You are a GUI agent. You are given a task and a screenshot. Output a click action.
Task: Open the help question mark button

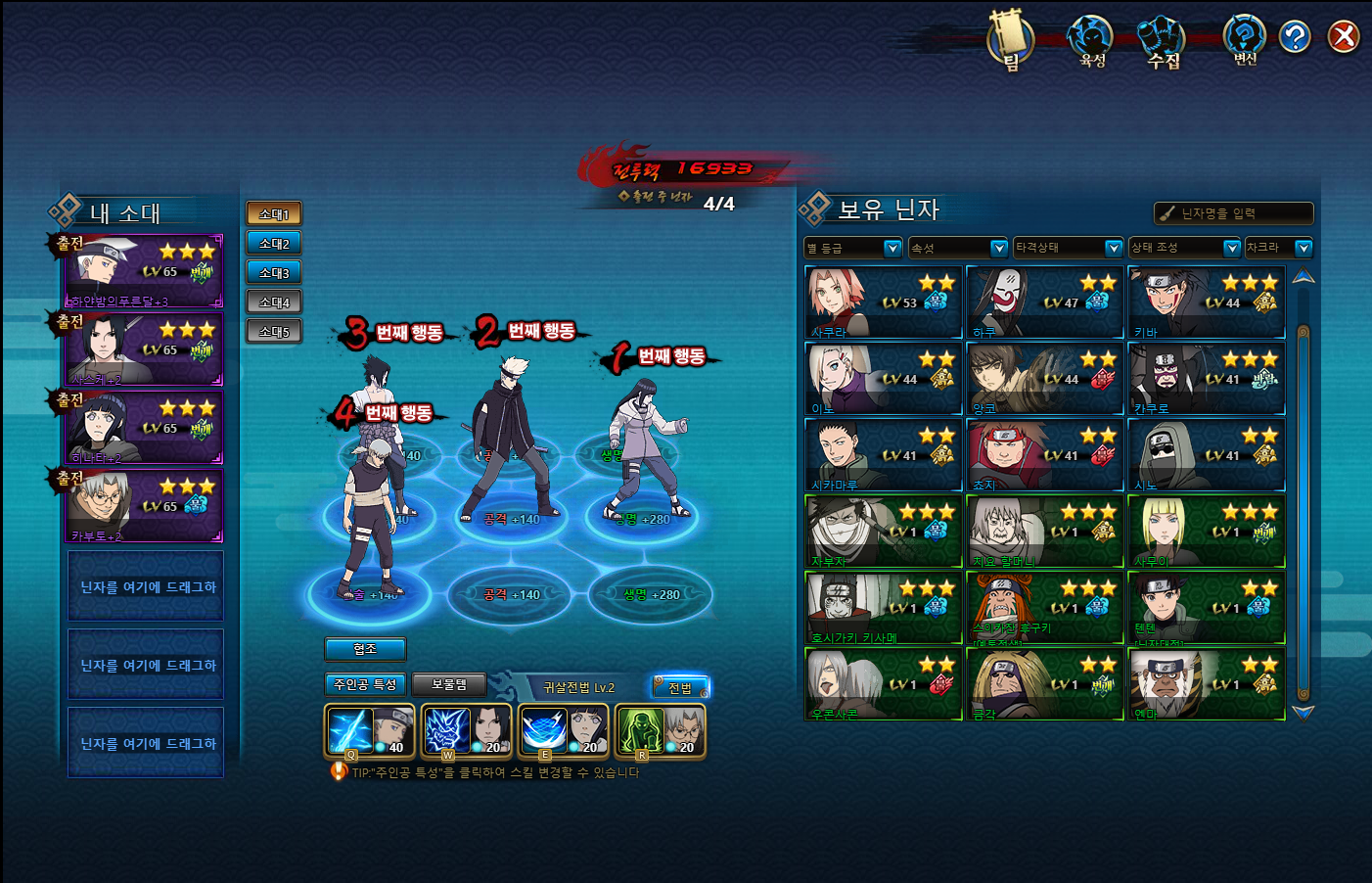click(x=1295, y=37)
